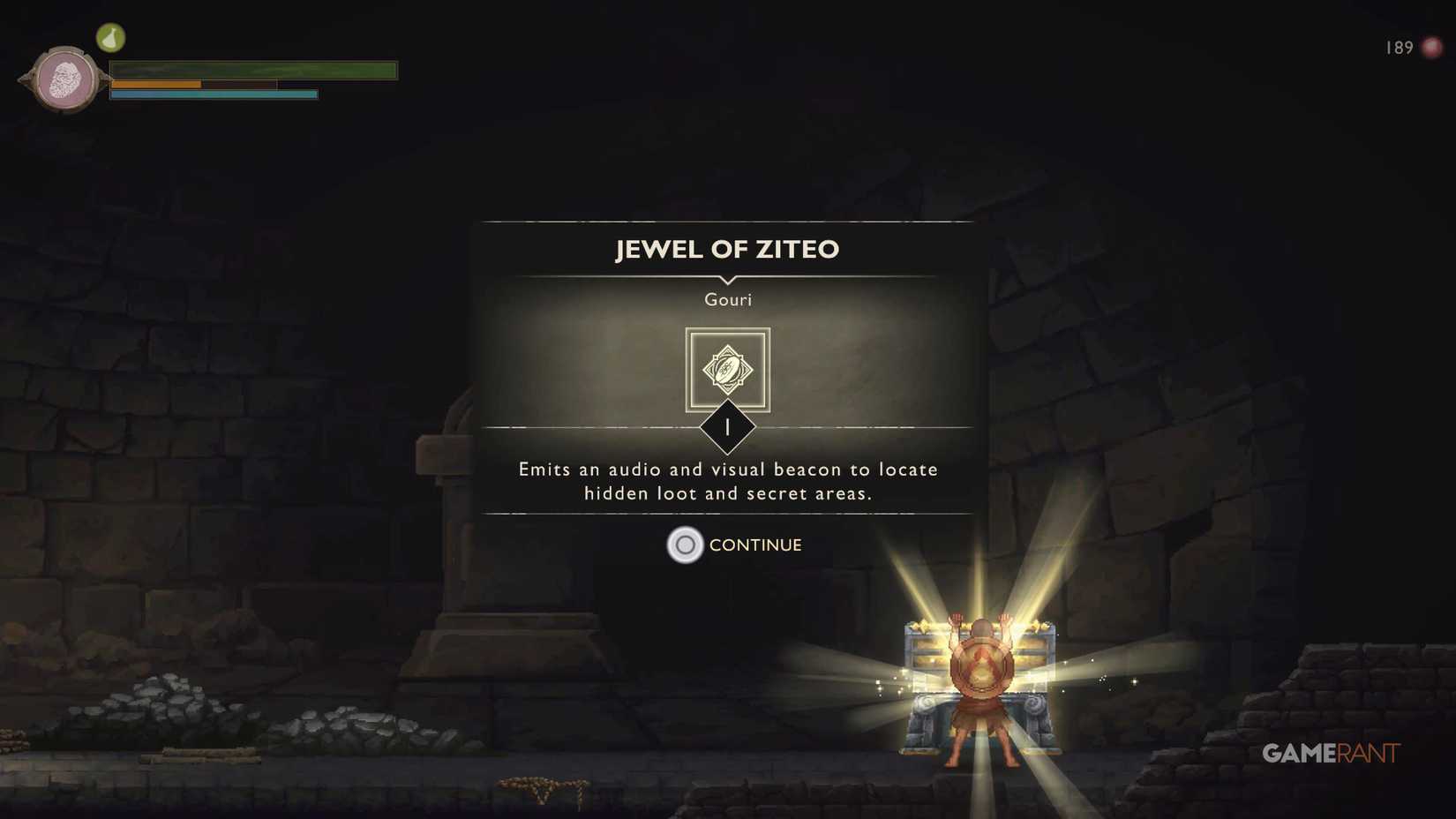Click the currency counter showing 189
1456x819 pixels.
click(x=1399, y=48)
